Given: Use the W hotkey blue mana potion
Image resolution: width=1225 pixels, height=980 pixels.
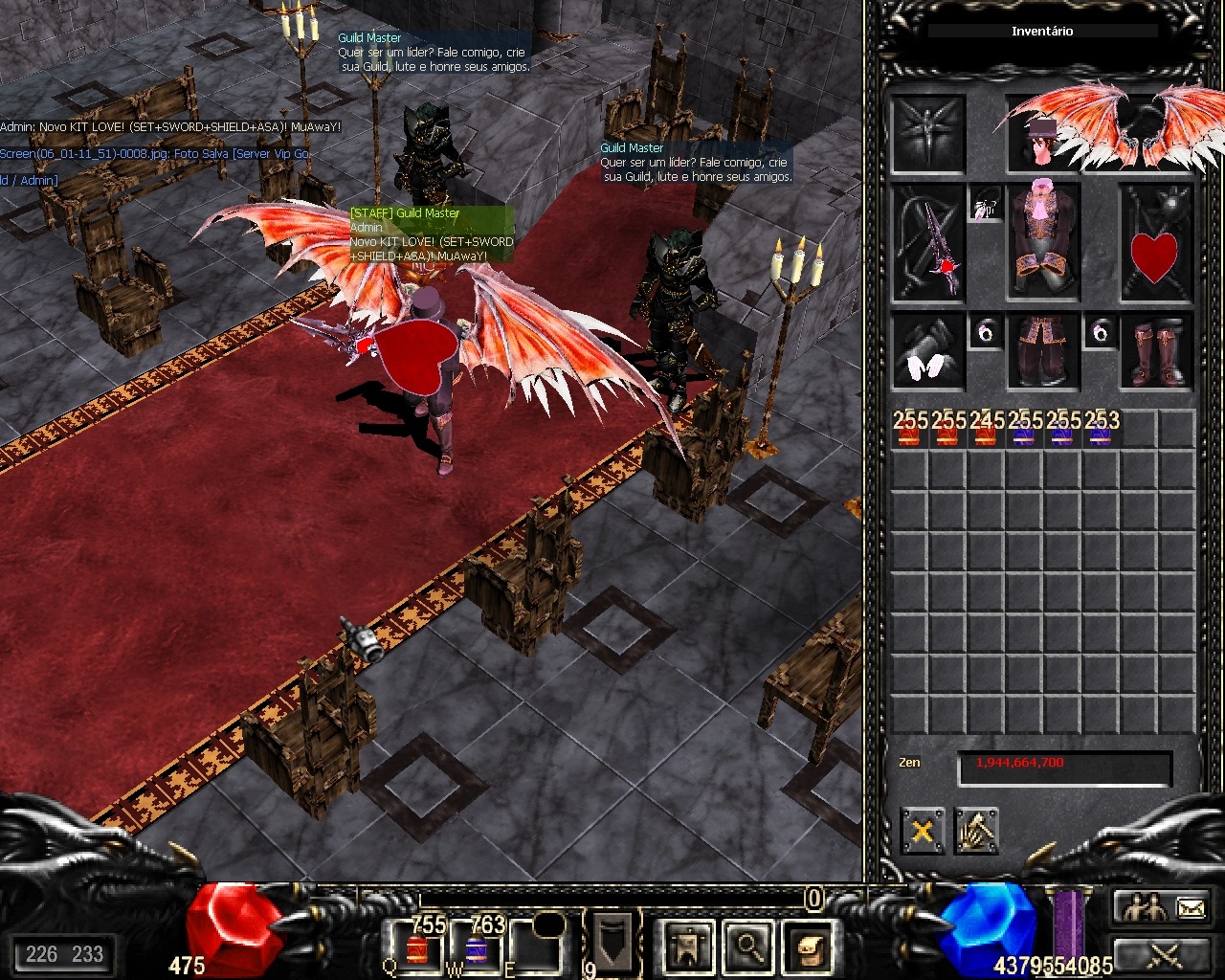Looking at the screenshot, I should pos(476,947).
